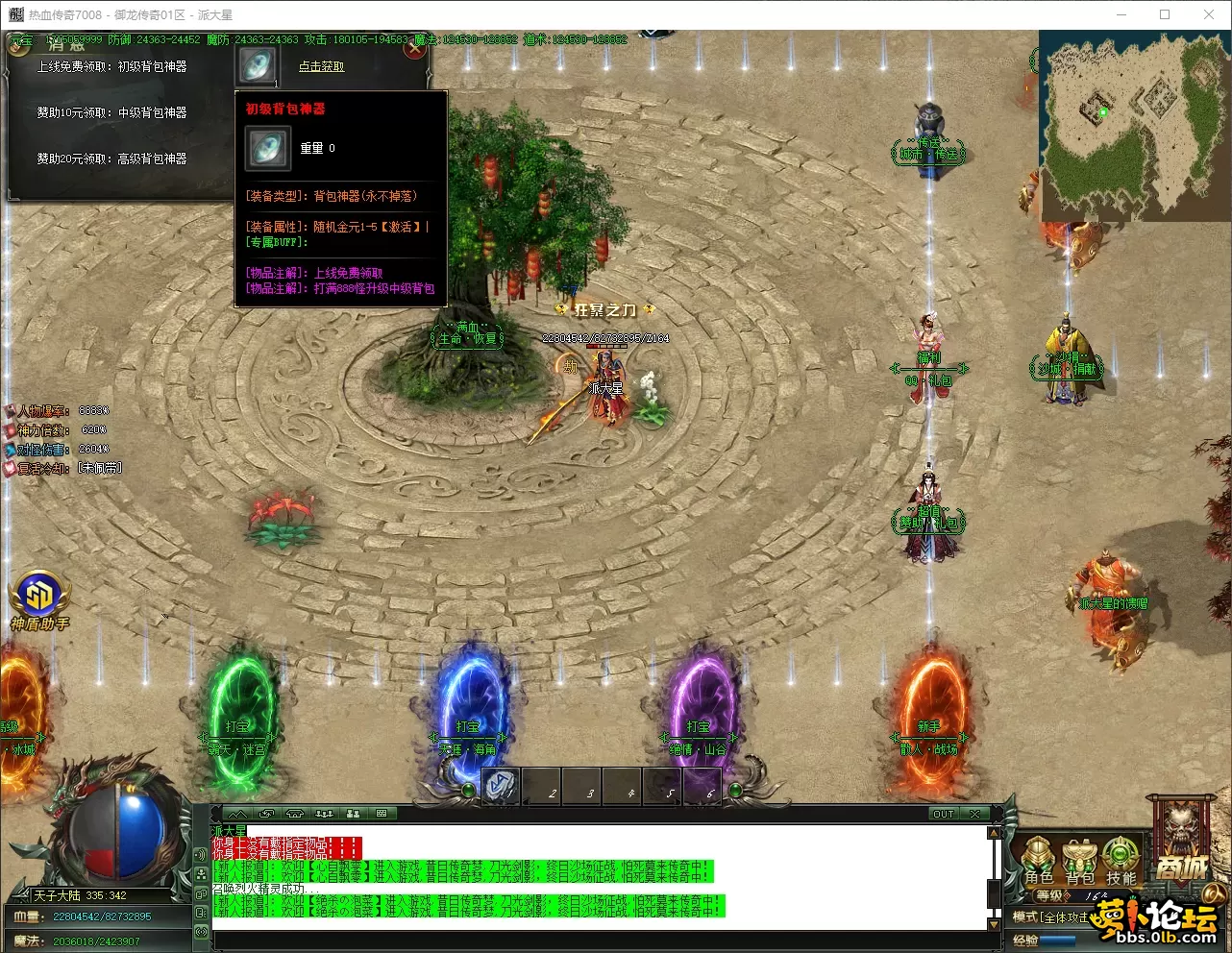This screenshot has height=953, width=1232.
Task: Use the skill in the first hotbar slot
Action: coord(500,785)
